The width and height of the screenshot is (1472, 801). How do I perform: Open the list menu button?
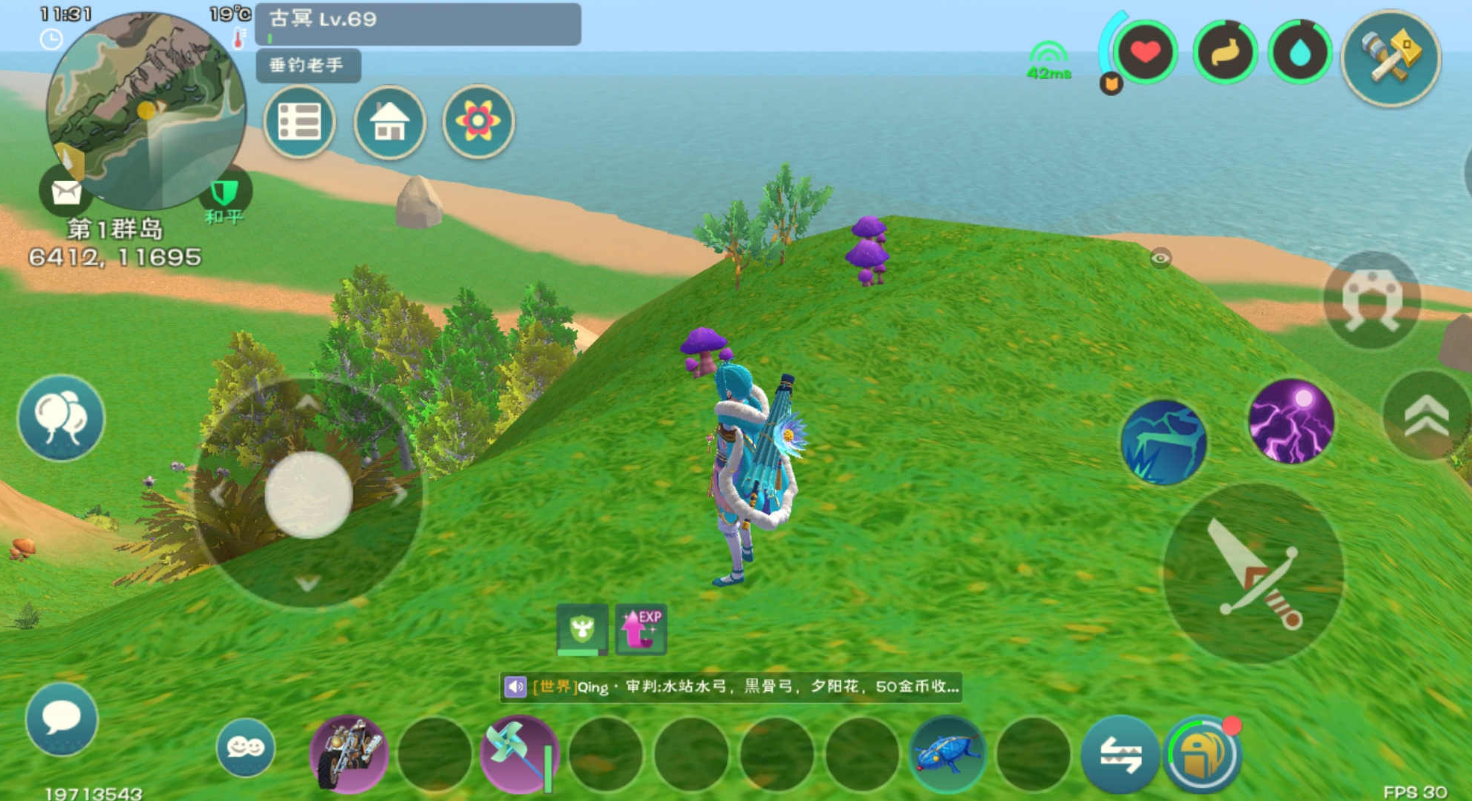pos(299,122)
